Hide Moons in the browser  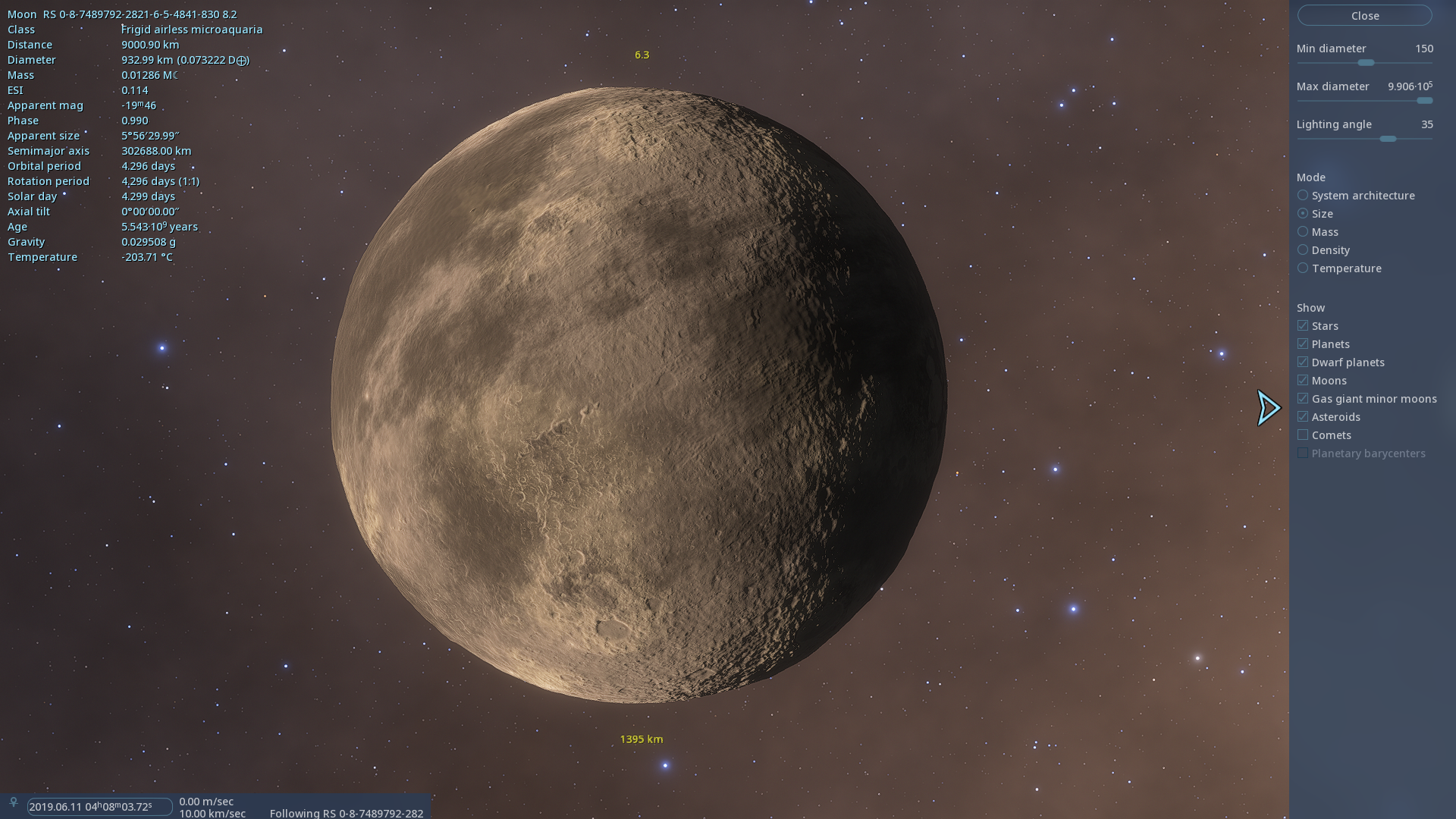1303,381
